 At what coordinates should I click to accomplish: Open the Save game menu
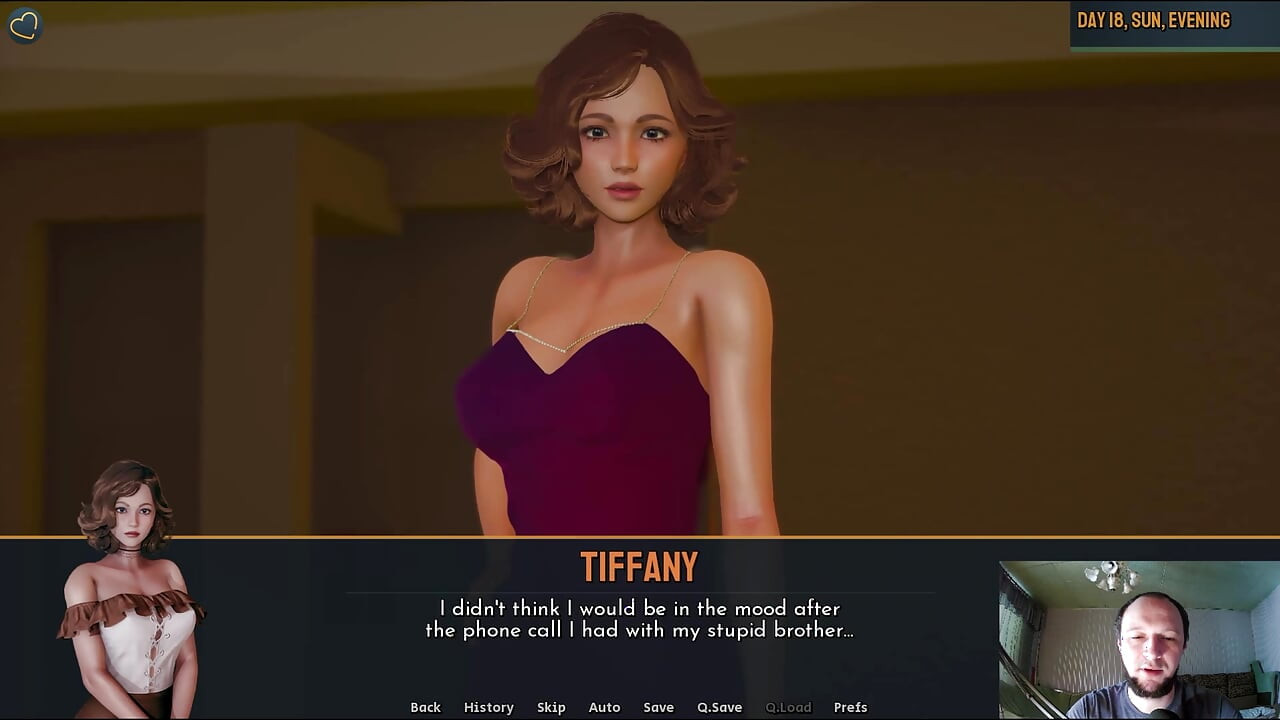click(x=658, y=707)
